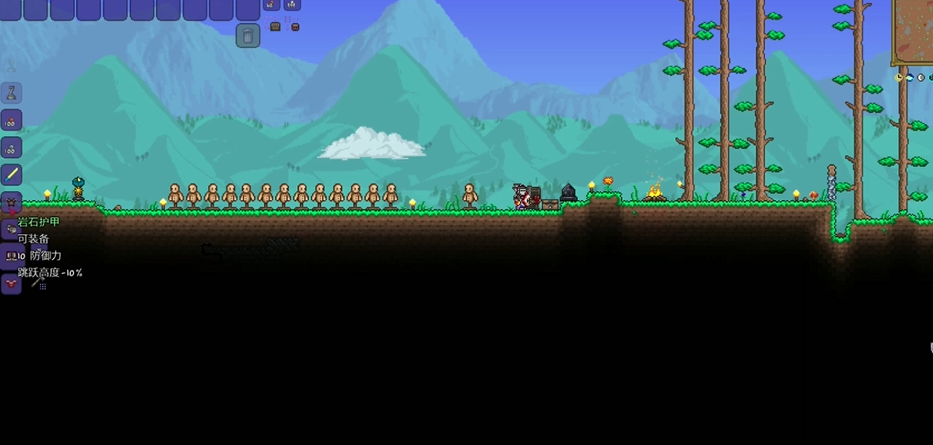The width and height of the screenshot is (933, 445).
Task: Toggle the gold clock info icon
Action: (899, 77)
